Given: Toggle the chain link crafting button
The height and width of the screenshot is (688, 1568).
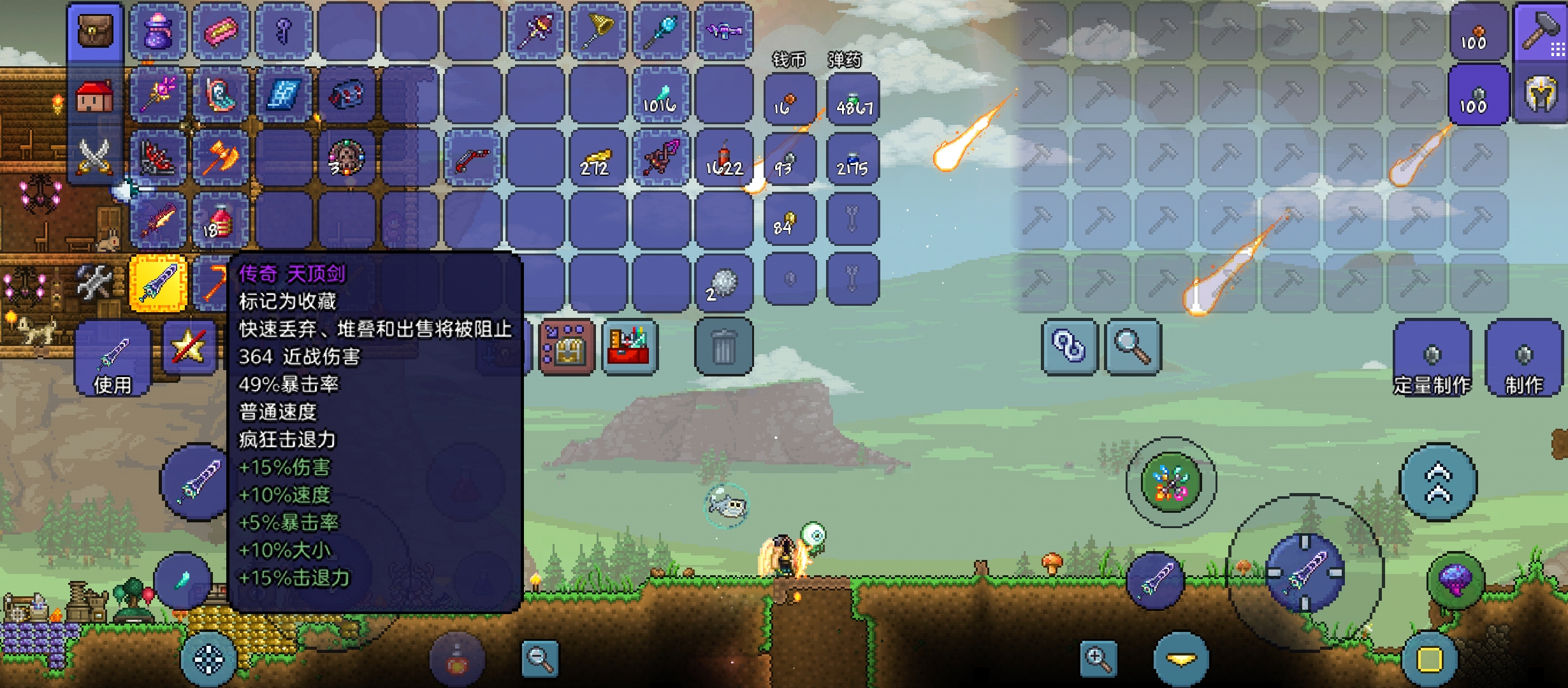Looking at the screenshot, I should (1069, 347).
